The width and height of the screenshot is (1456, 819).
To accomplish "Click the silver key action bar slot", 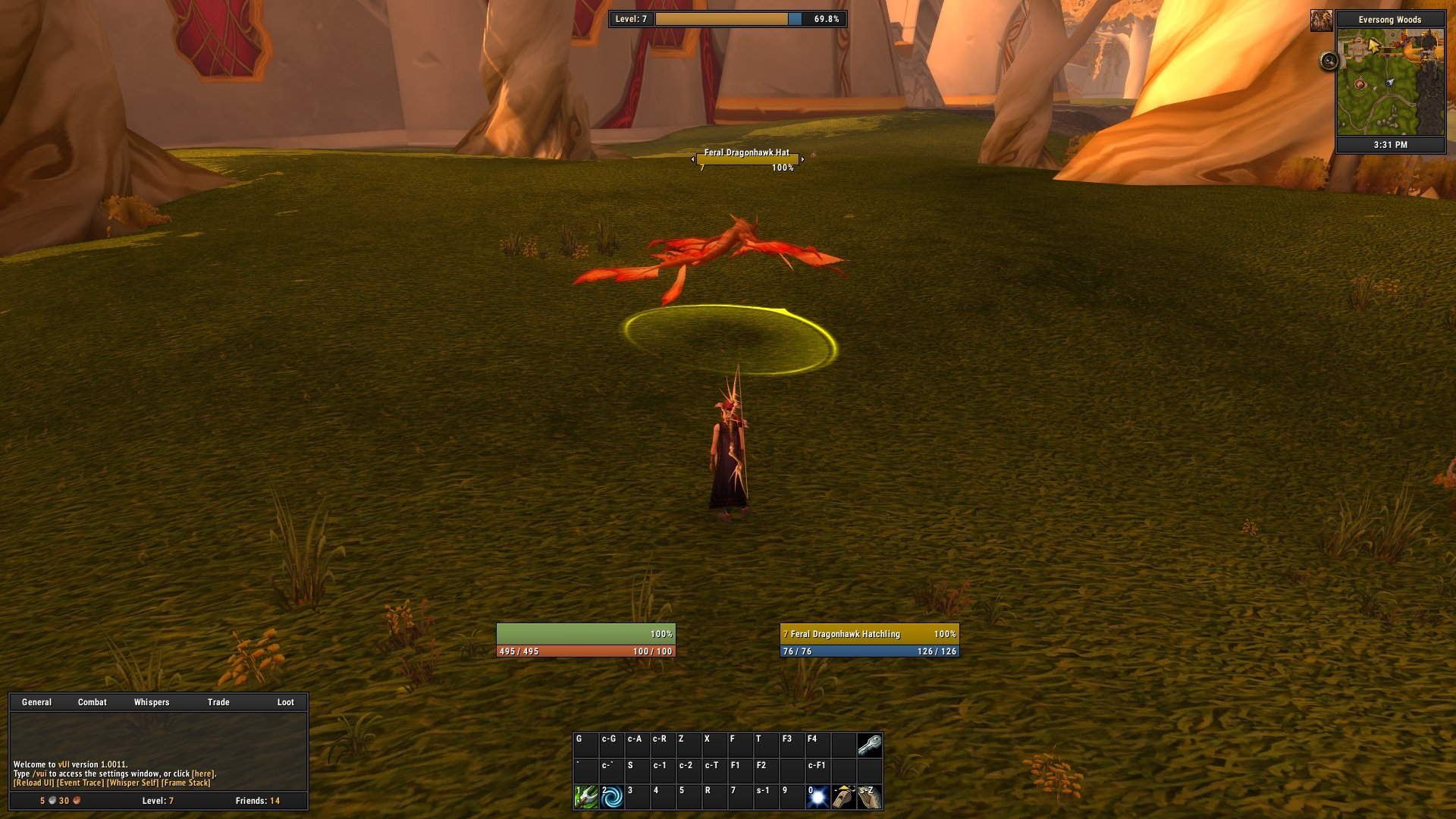I will pyautogui.click(x=870, y=745).
